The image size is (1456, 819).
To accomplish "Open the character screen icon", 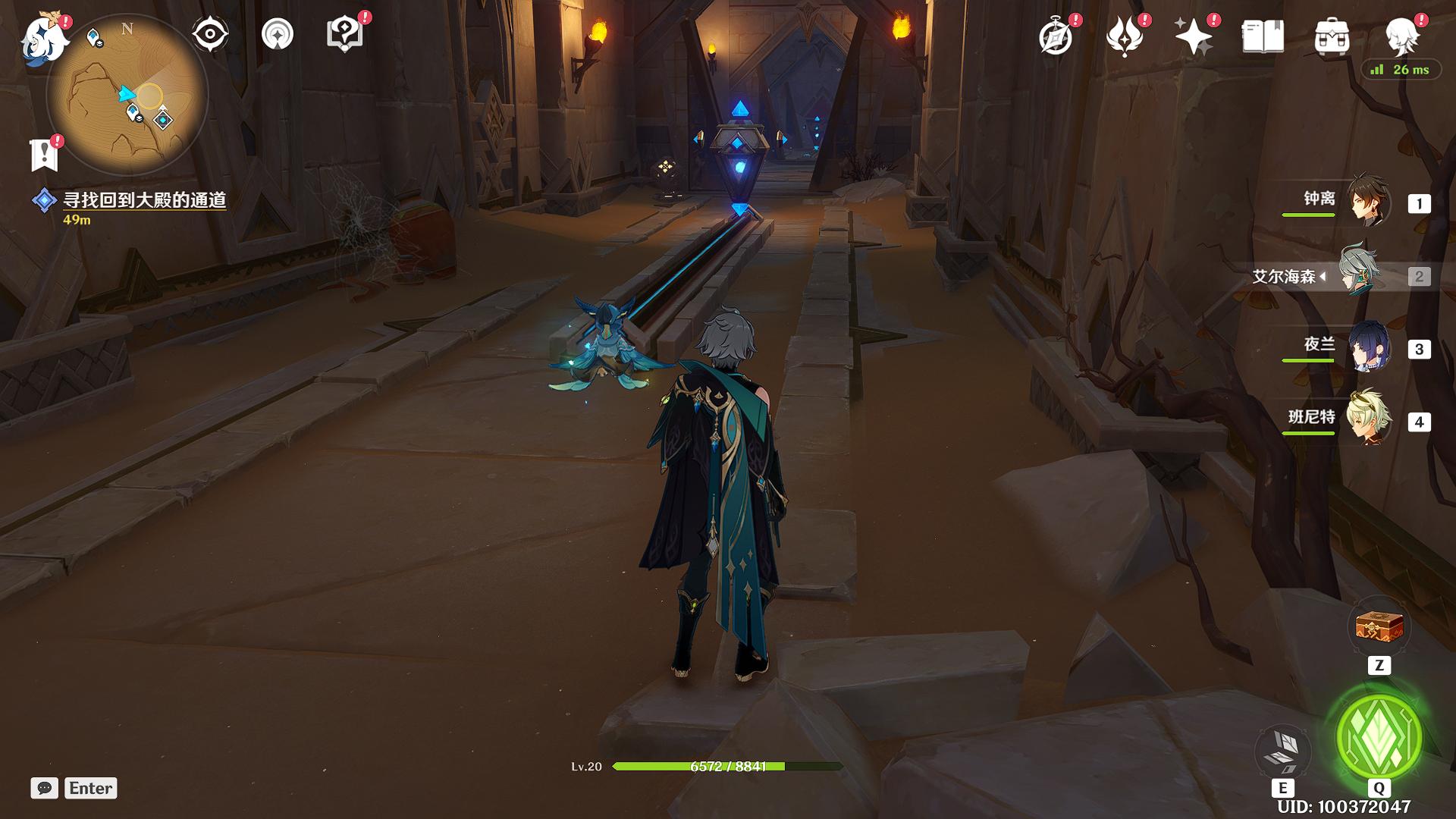I will pos(1401,35).
